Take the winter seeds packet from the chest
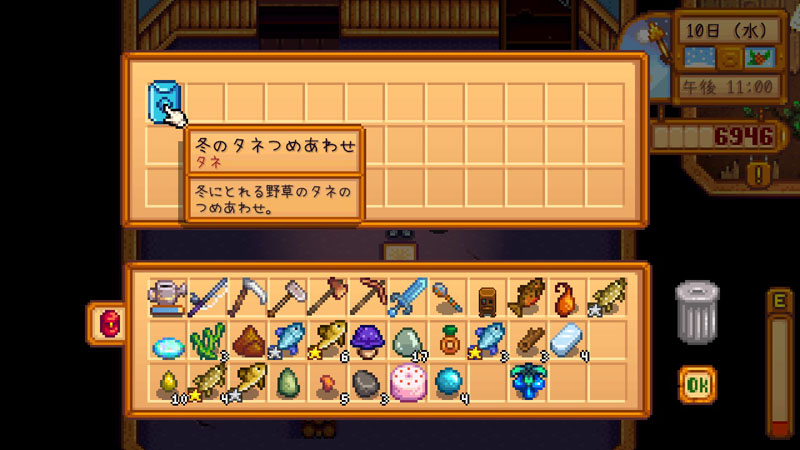 click(163, 100)
